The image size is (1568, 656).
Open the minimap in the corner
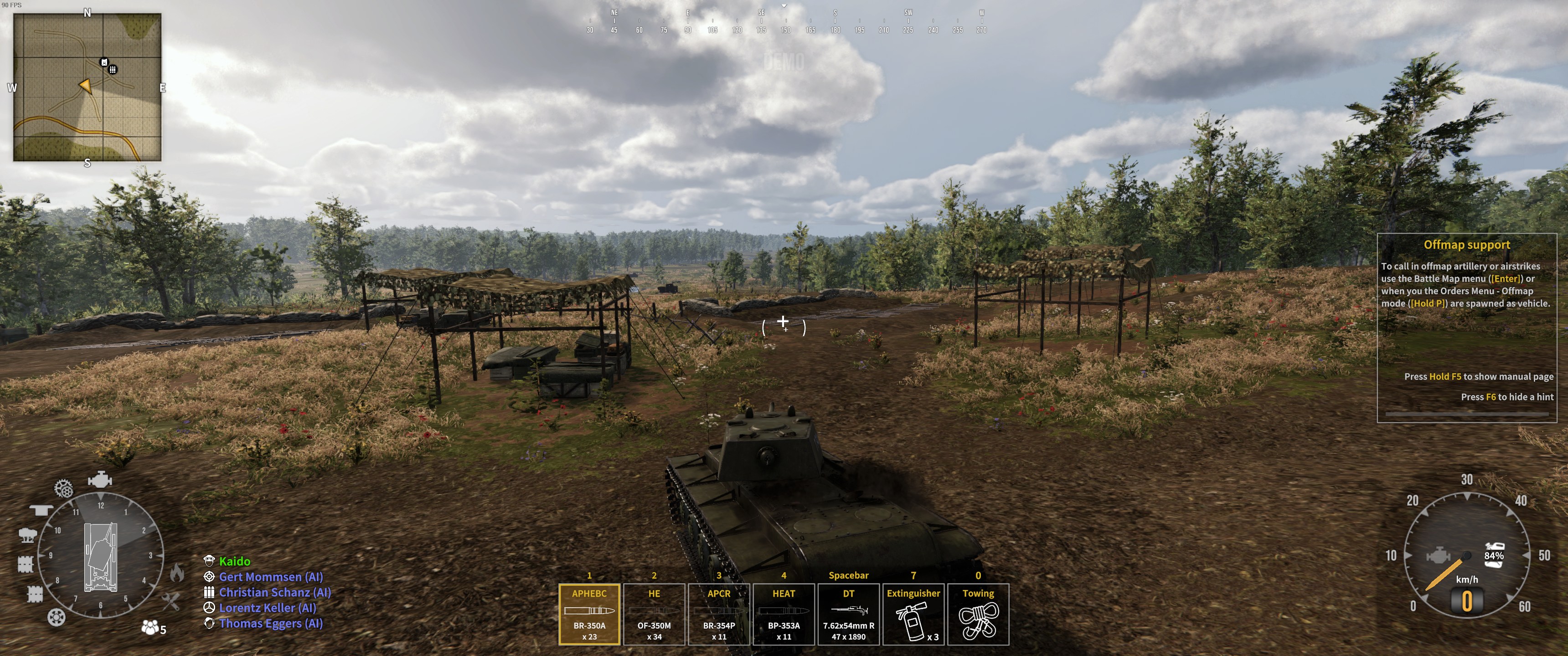click(88, 87)
